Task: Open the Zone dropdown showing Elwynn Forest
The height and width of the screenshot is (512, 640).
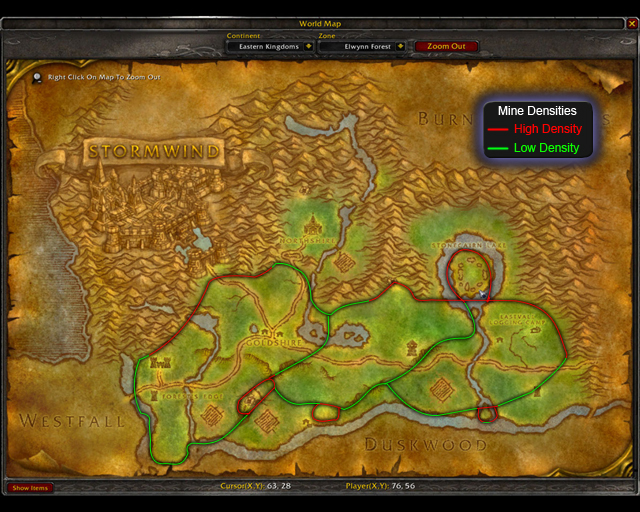Action: 400,46
